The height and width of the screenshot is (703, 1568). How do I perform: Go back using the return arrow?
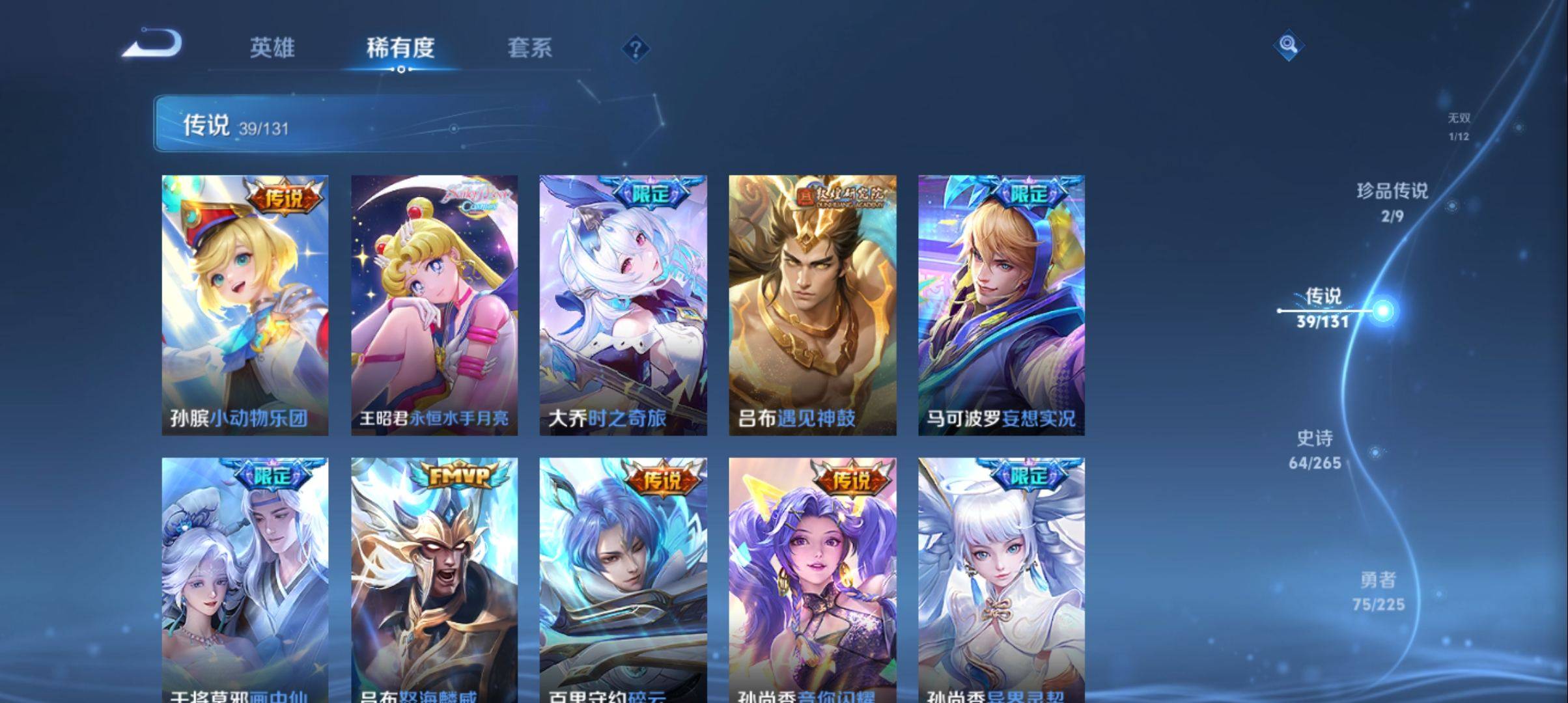[x=152, y=45]
